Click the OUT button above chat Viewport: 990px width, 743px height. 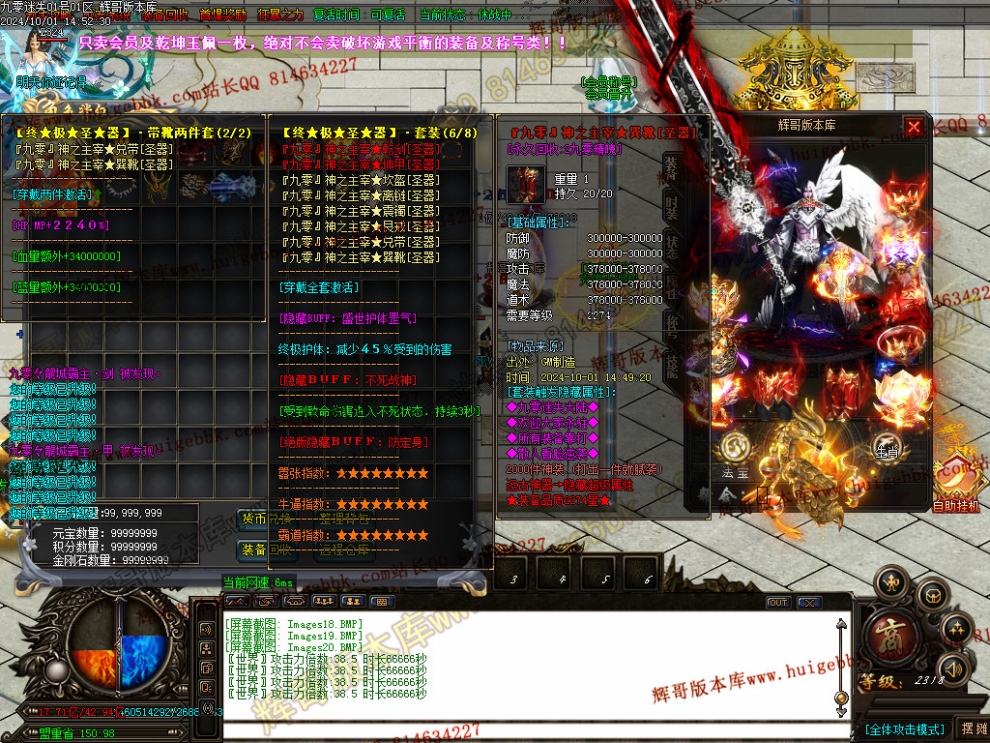(777, 603)
